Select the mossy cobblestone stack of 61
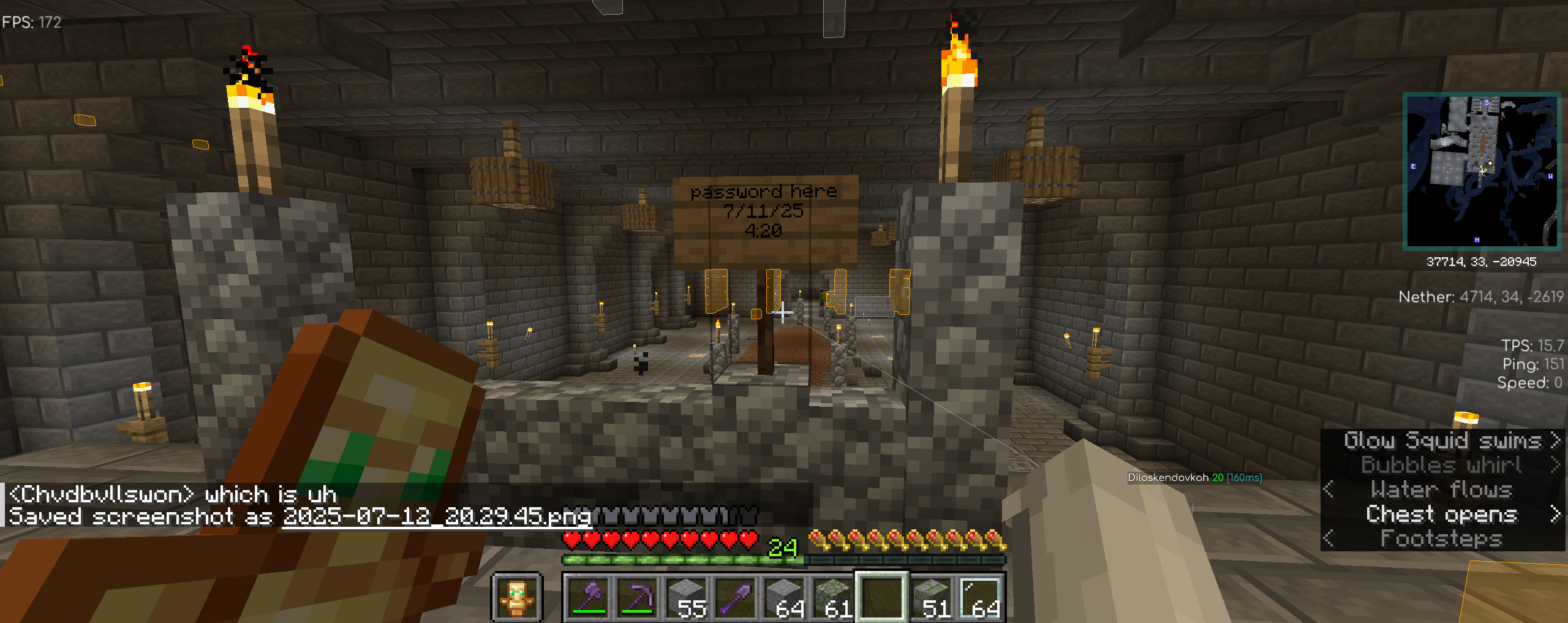Viewport: 1568px width, 623px height. (834, 597)
